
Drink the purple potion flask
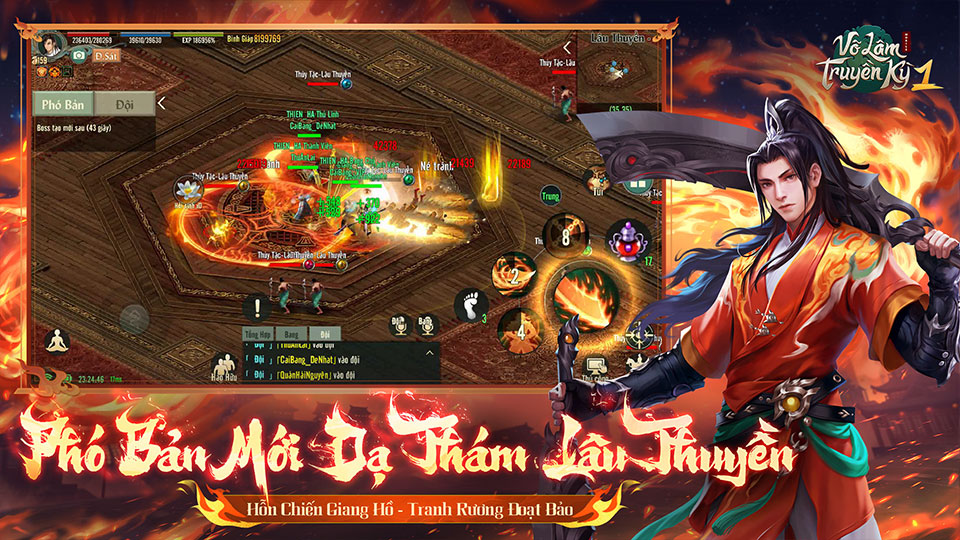click(x=627, y=242)
